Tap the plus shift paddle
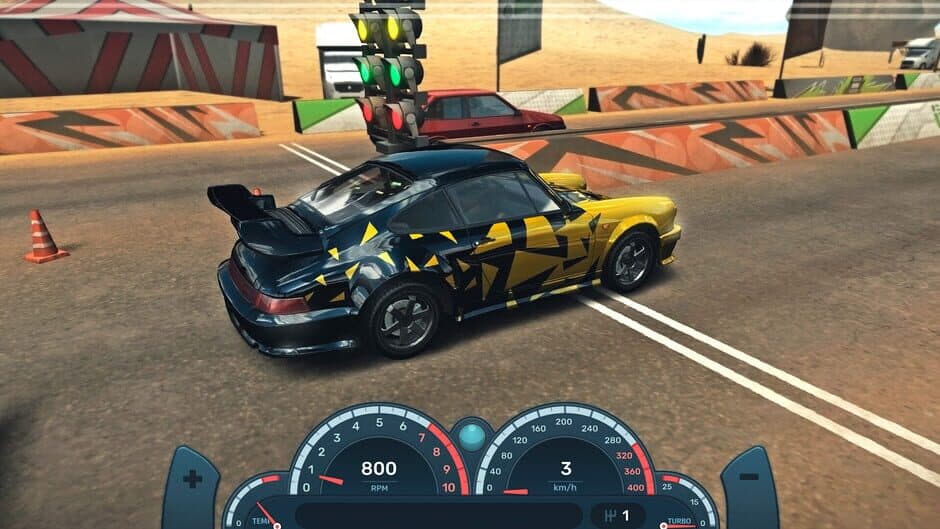 [192, 481]
